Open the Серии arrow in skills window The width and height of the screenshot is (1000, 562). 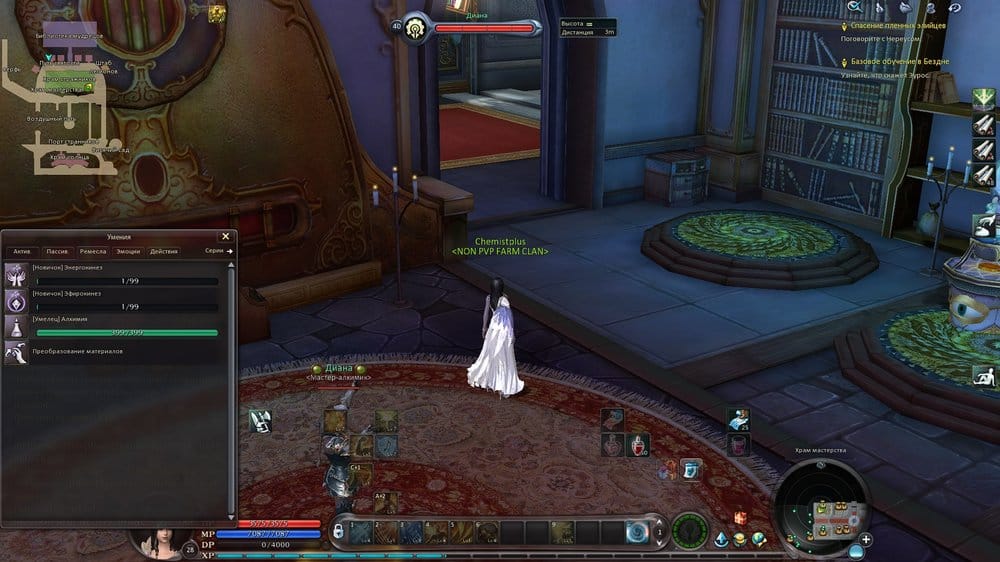[x=219, y=251]
